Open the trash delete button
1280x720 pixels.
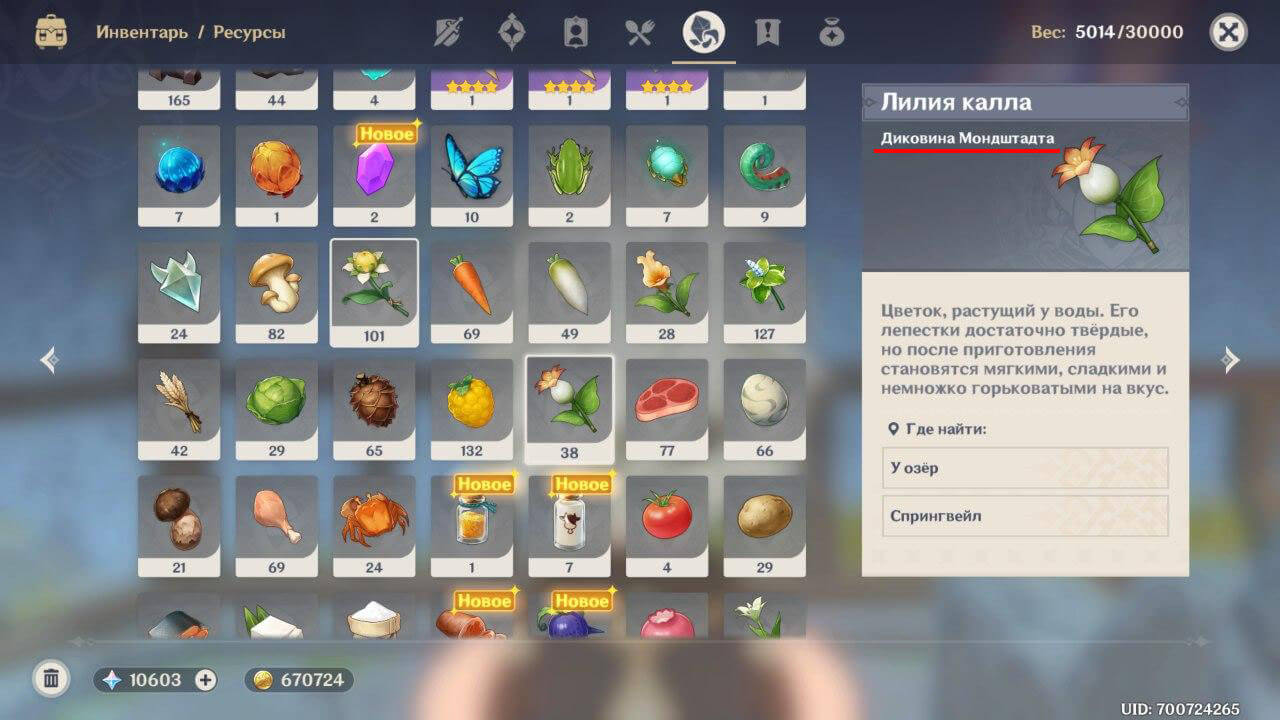[52, 680]
